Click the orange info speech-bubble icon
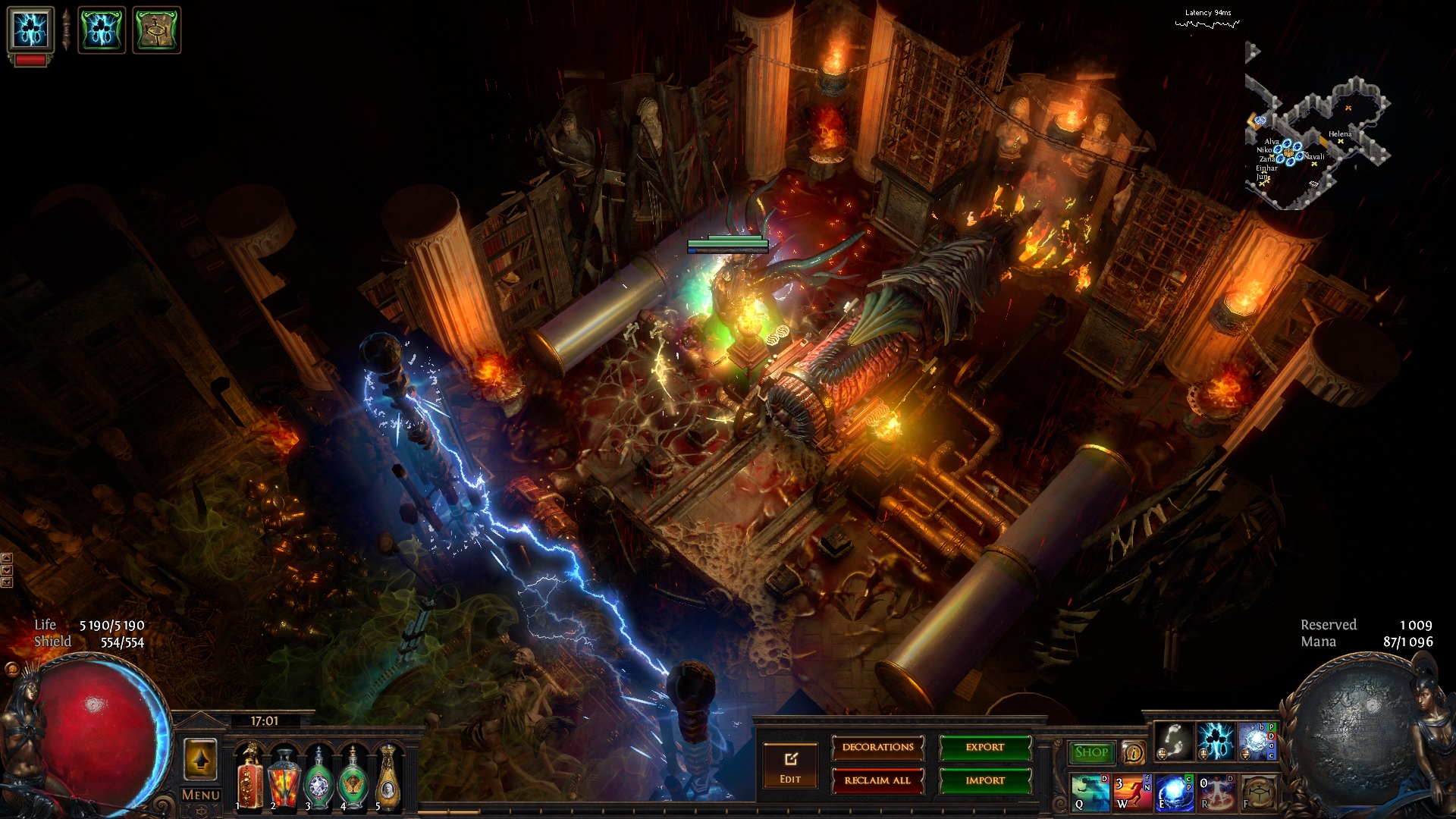Viewport: 1456px width, 819px height. tap(1133, 752)
